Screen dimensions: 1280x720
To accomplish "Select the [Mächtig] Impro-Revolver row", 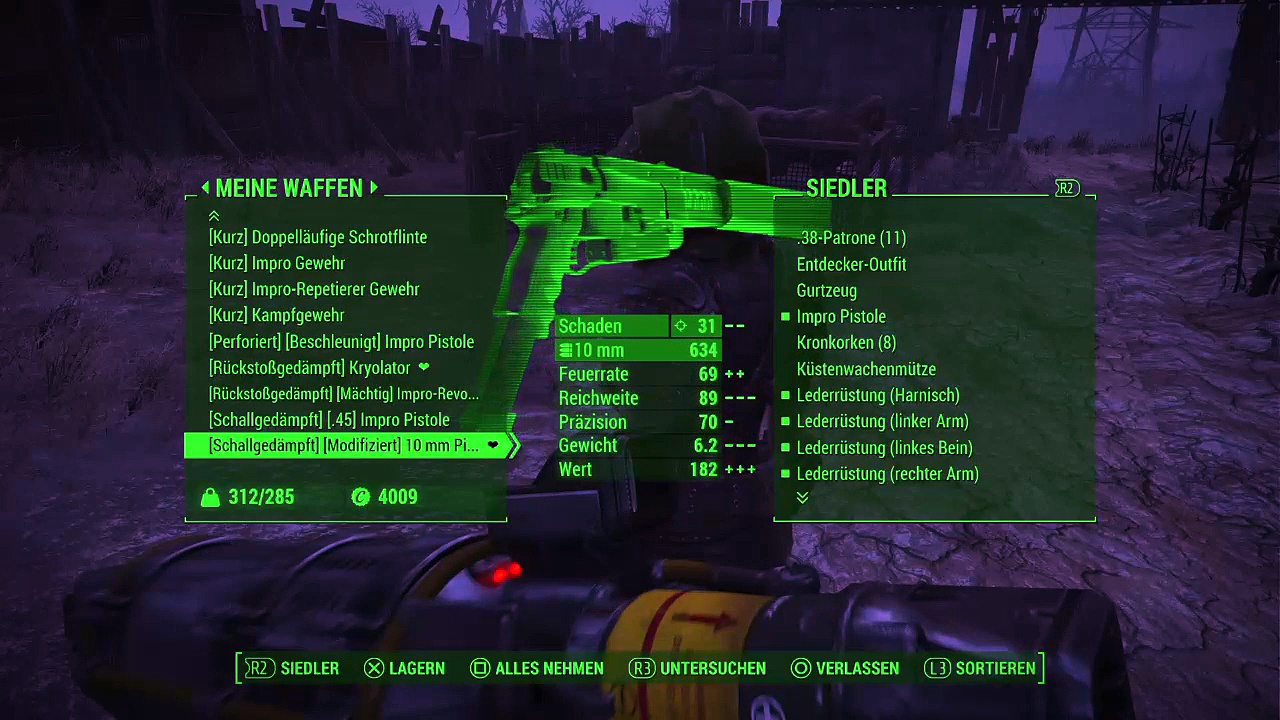I will pyautogui.click(x=344, y=394).
